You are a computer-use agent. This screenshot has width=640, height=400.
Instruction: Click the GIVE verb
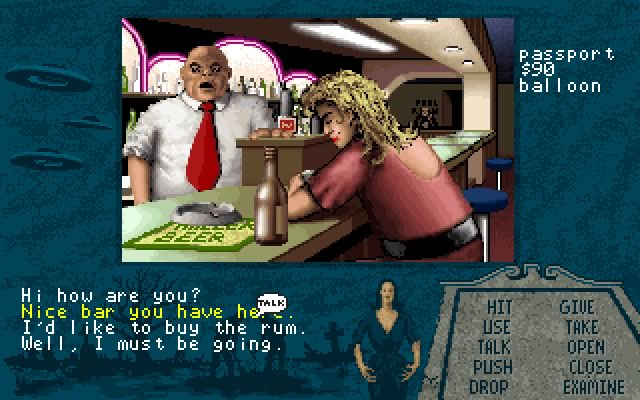click(x=577, y=308)
